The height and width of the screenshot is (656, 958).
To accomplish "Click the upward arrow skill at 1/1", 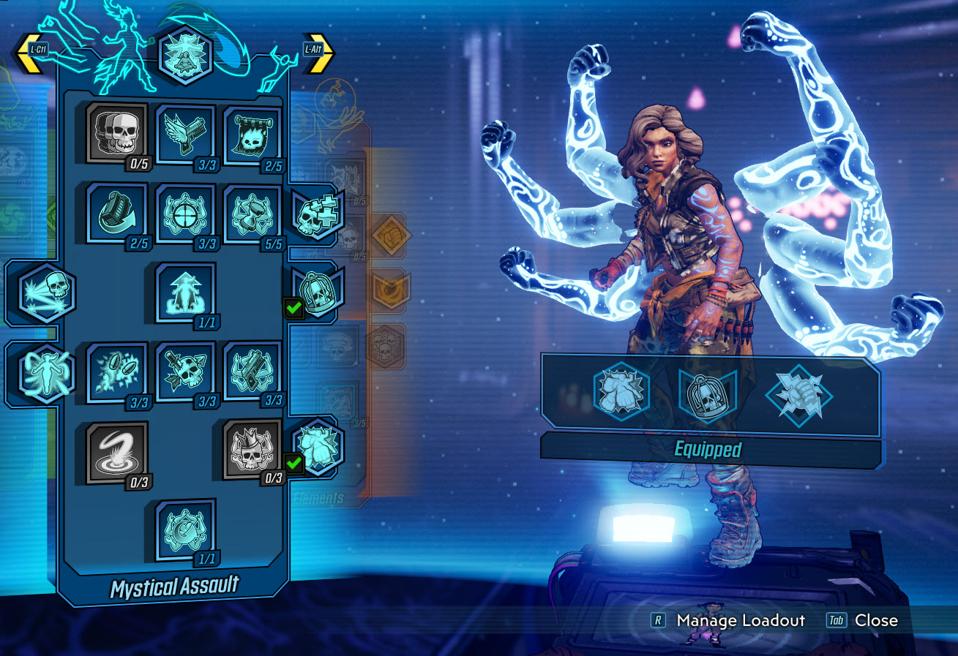I will (185, 291).
